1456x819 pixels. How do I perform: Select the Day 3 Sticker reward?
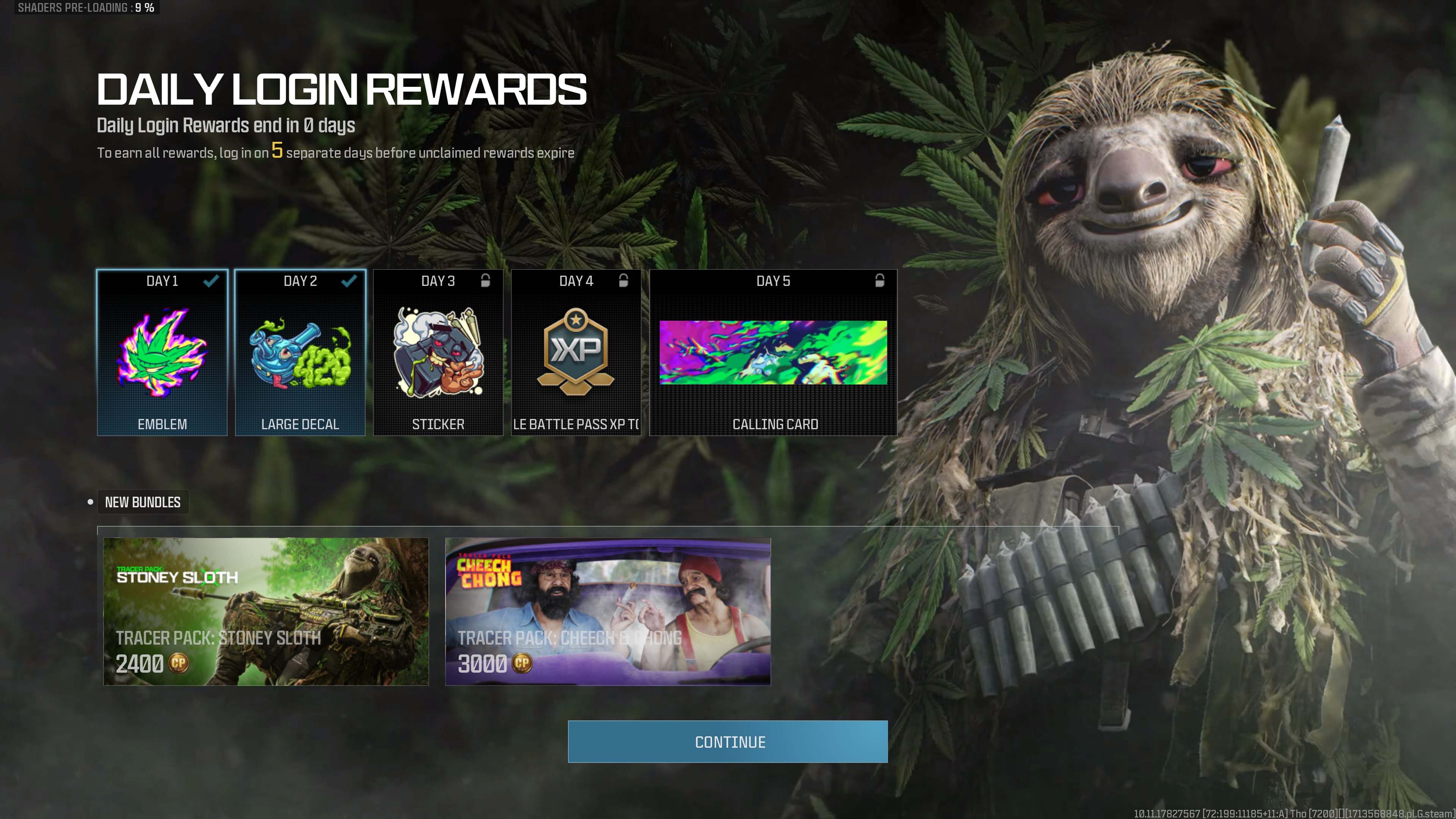tap(438, 353)
